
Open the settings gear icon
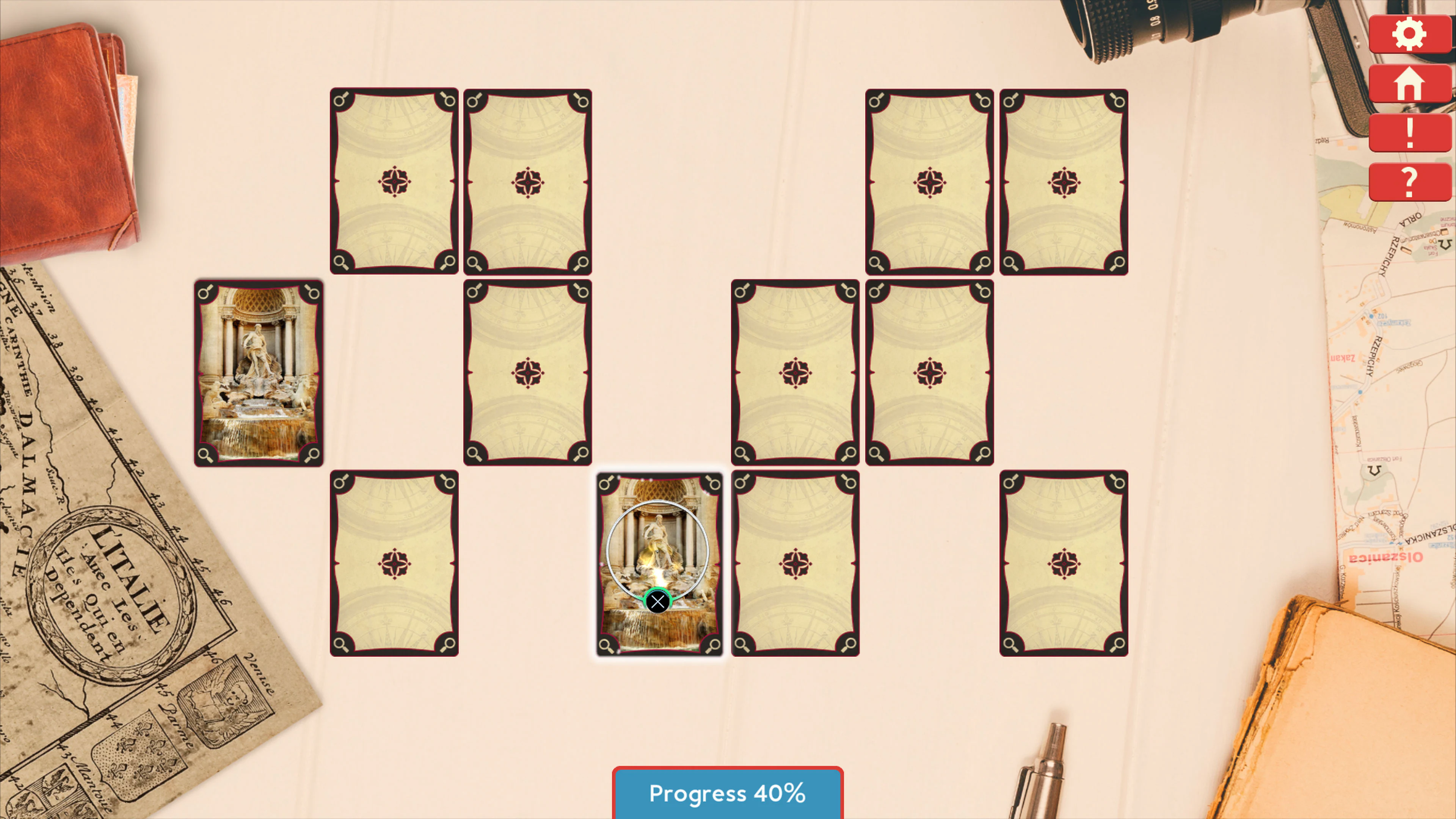coord(1409,34)
